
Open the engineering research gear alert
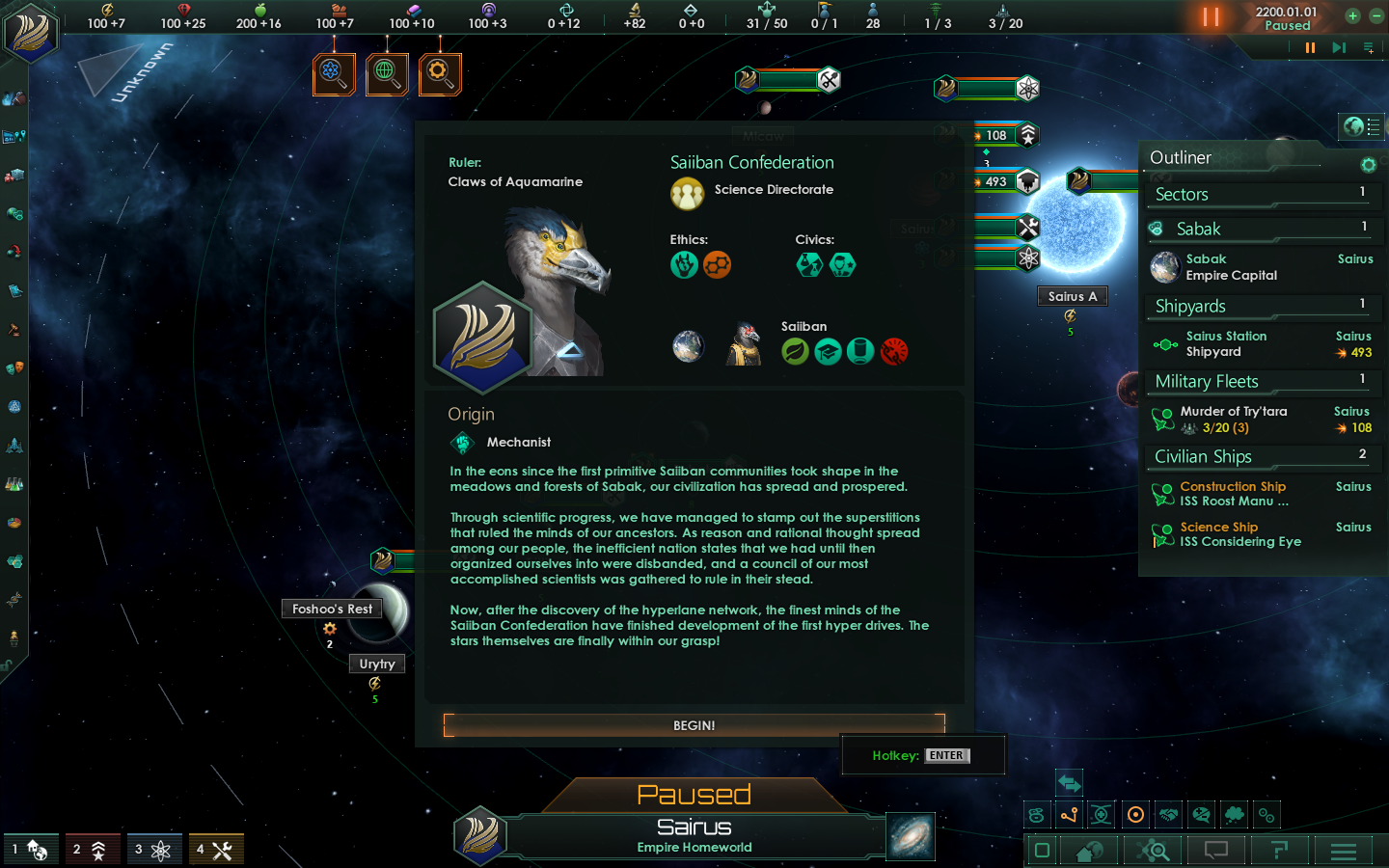(440, 73)
